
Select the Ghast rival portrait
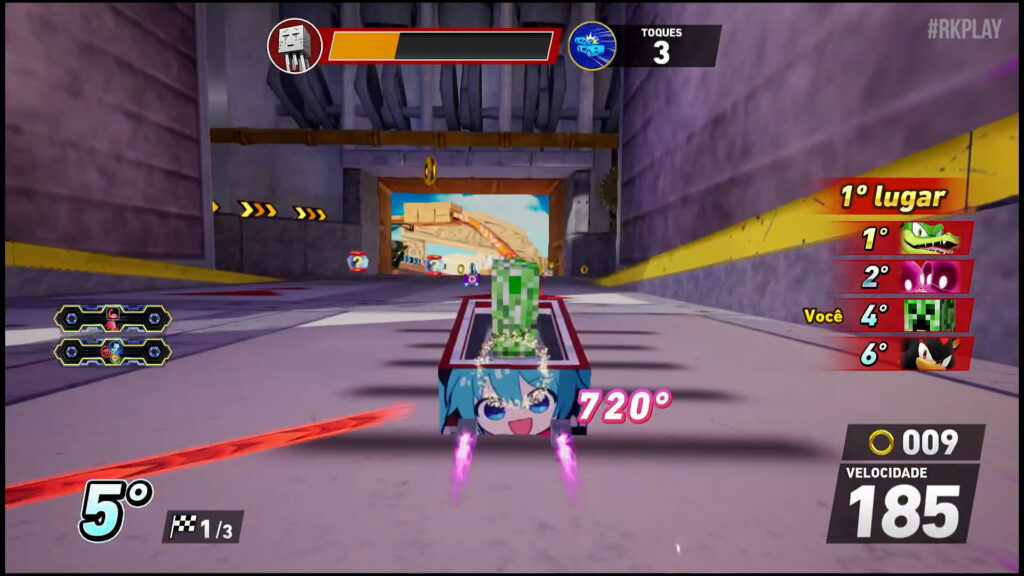[x=294, y=46]
